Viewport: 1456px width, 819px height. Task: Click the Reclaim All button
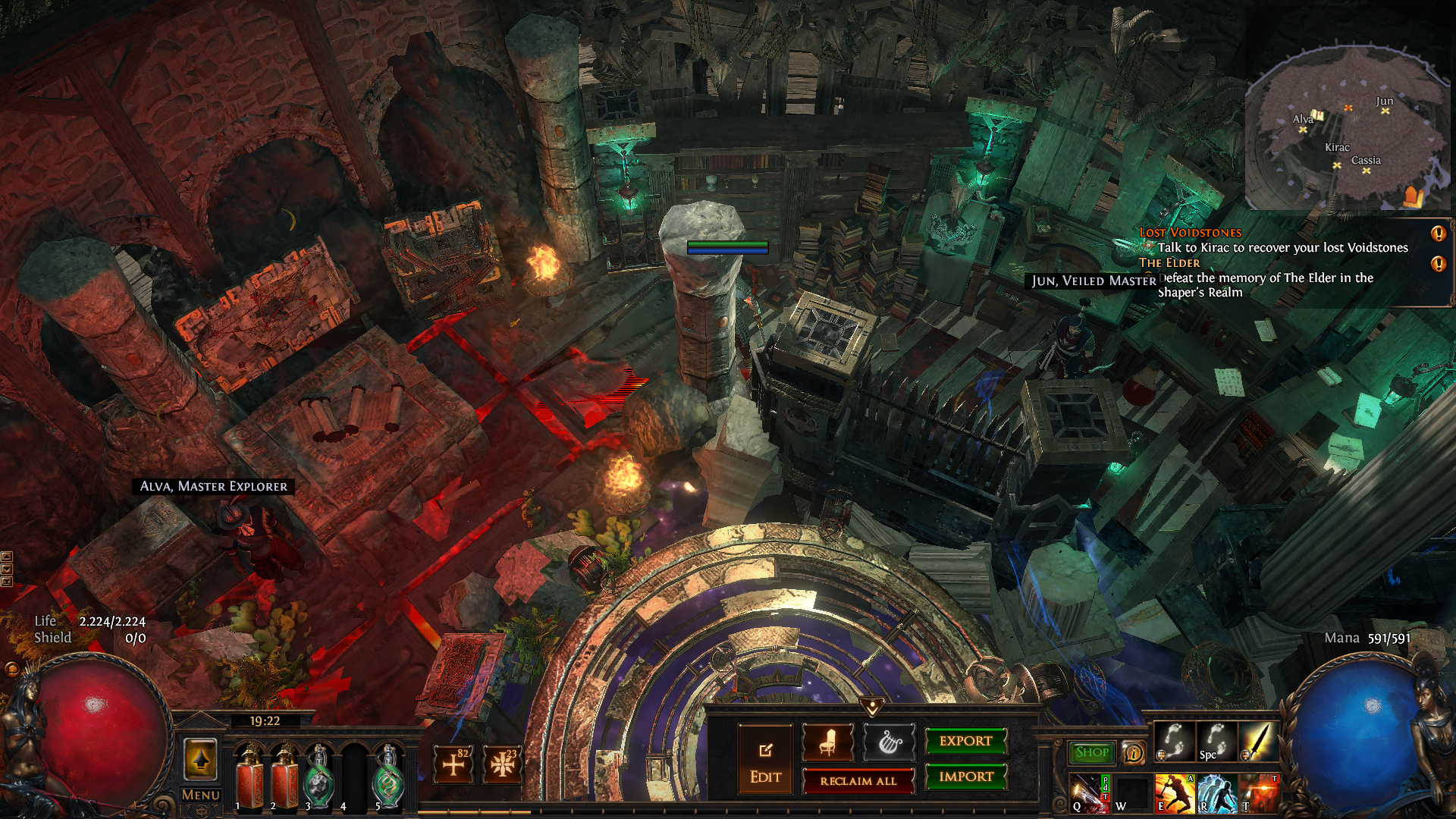tap(858, 781)
